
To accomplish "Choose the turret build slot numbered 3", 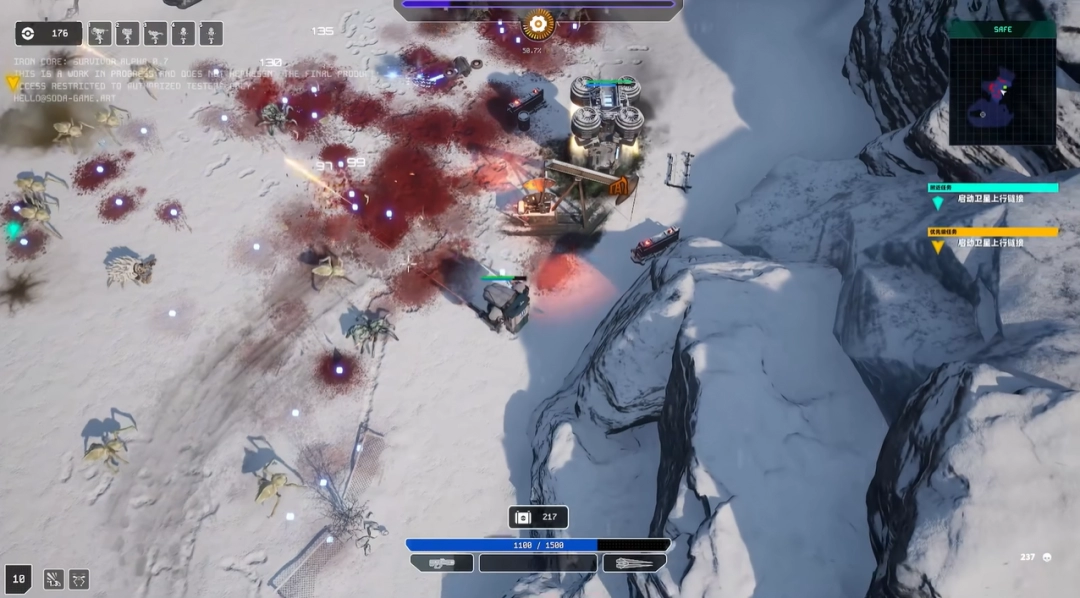I will pos(156,35).
